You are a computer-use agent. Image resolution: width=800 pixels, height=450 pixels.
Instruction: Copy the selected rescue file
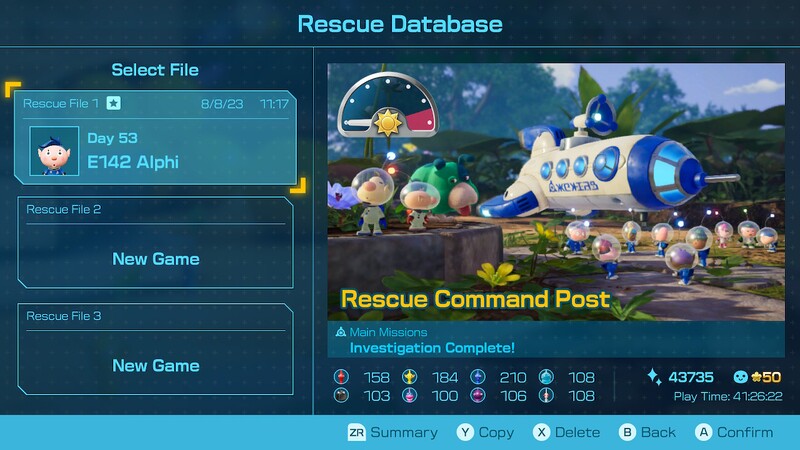point(485,432)
